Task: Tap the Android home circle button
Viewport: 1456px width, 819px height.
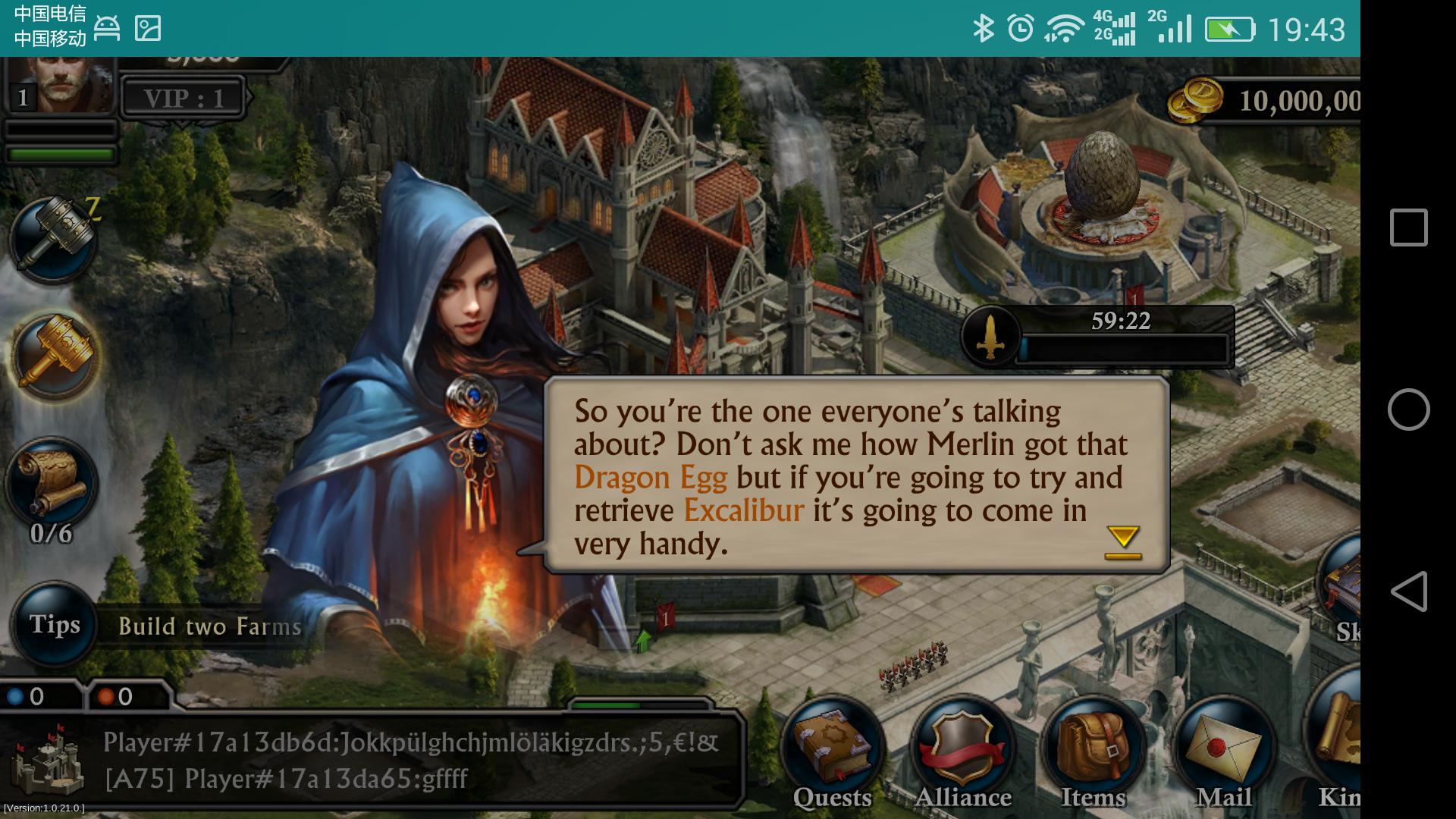Action: (1408, 409)
